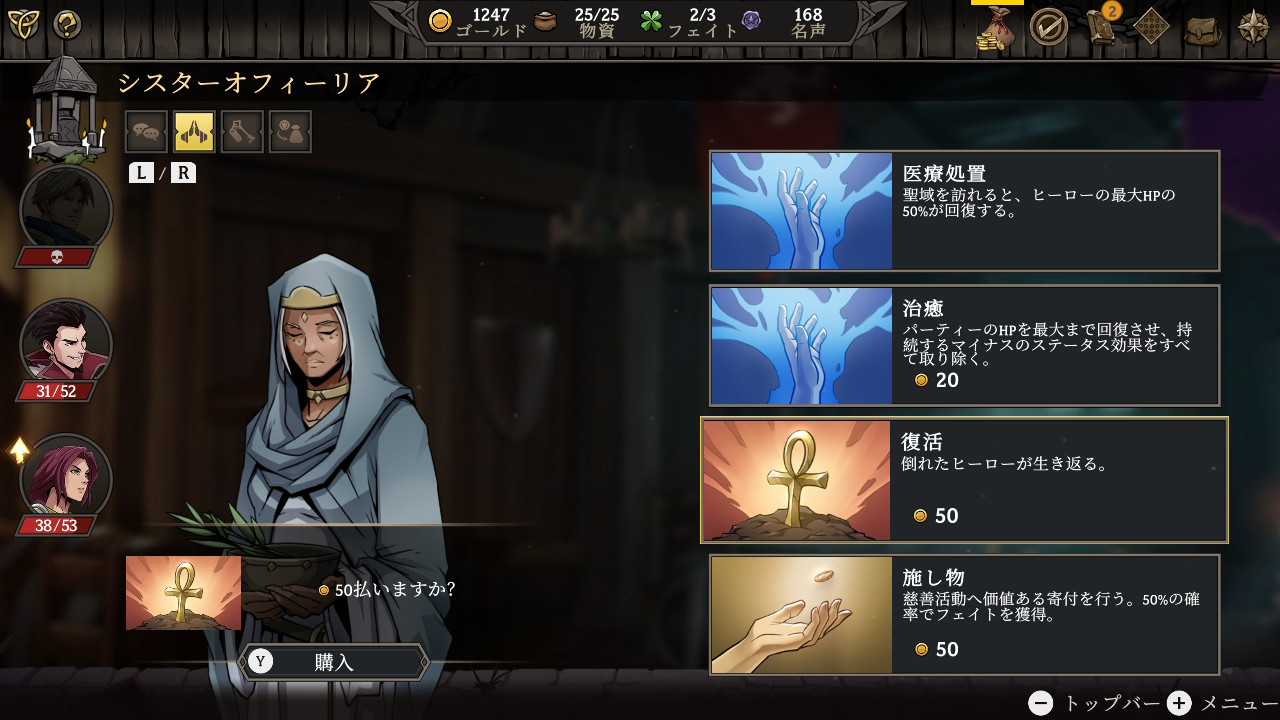This screenshot has height=720, width=1280.
Task: Choose the 治癒 healing service for 20 gold
Action: [964, 346]
